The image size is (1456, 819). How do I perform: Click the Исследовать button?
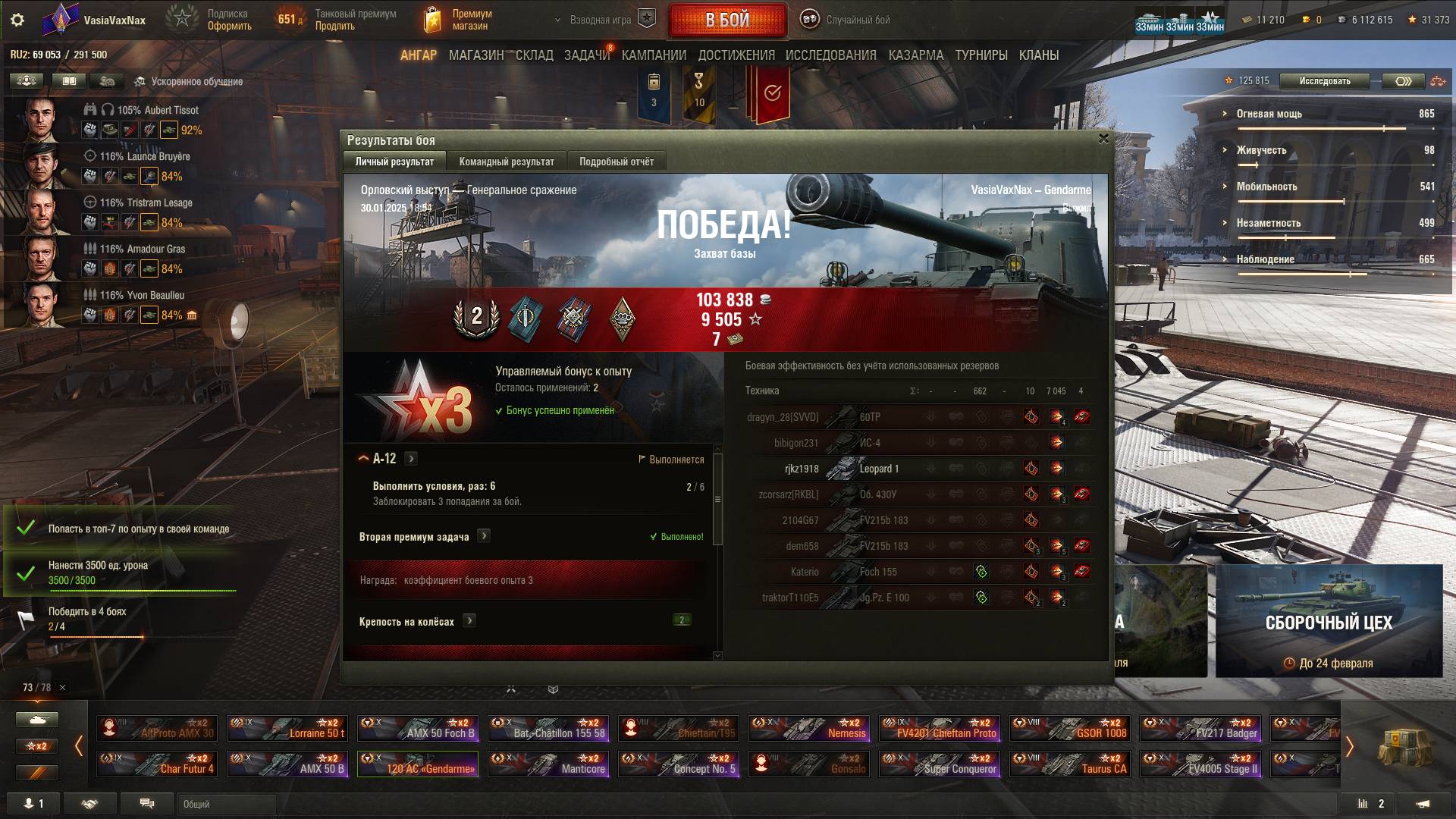point(1324,81)
